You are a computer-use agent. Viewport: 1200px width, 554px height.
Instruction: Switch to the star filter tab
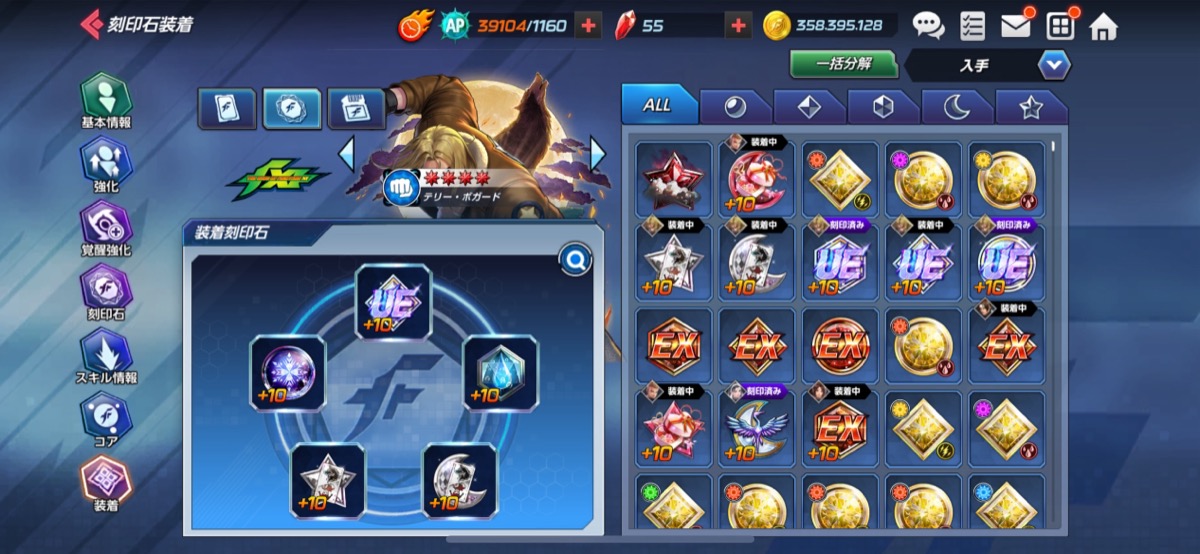(1030, 107)
